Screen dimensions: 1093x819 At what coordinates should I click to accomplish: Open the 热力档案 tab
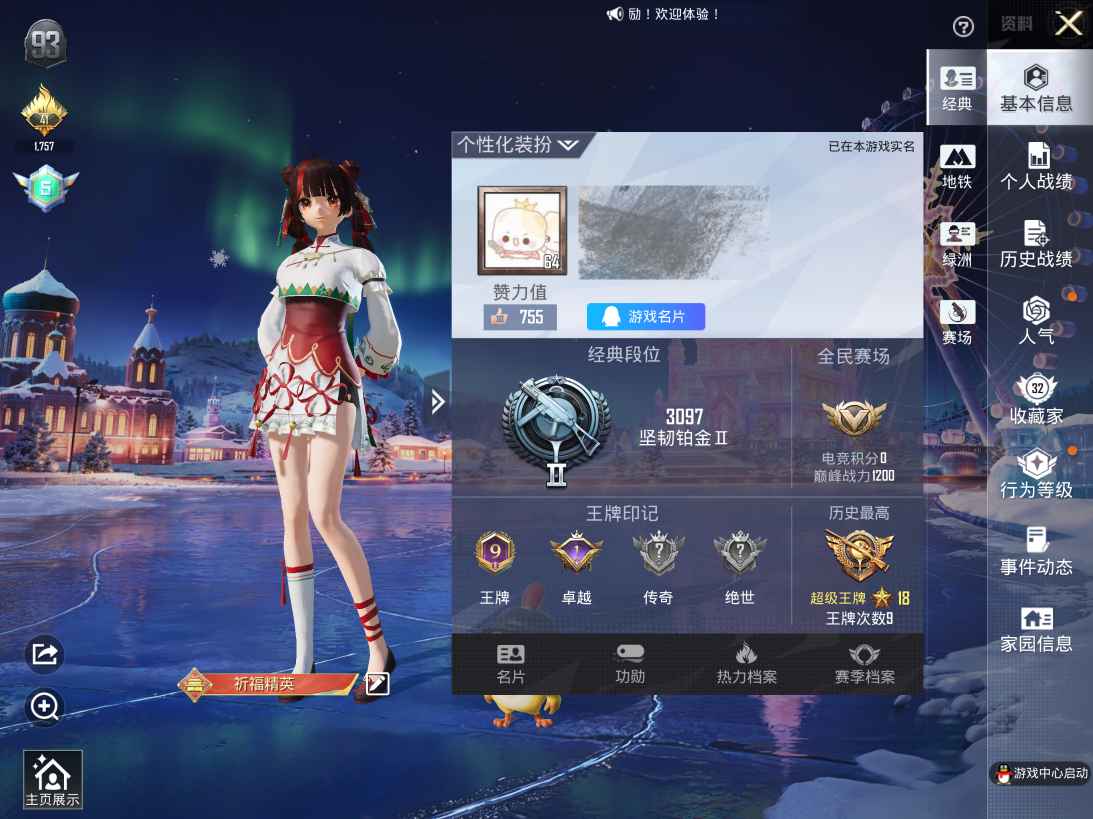coord(746,665)
